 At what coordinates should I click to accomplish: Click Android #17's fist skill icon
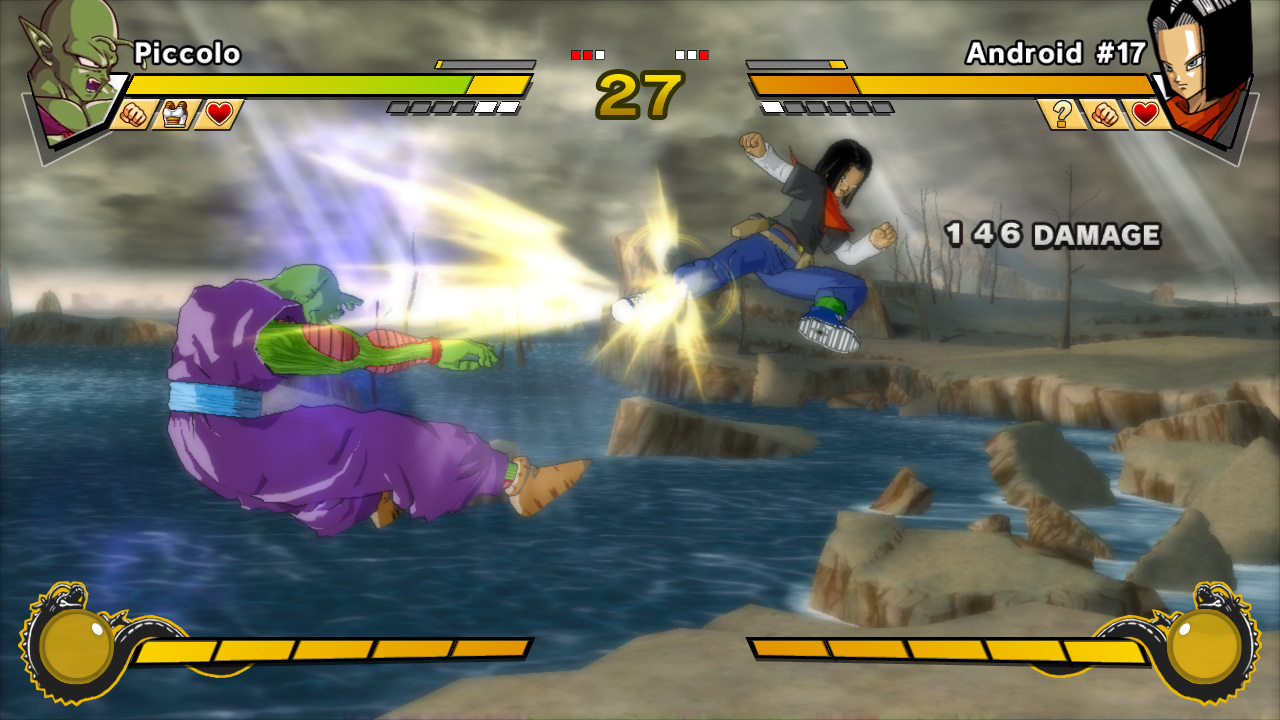tap(1104, 114)
